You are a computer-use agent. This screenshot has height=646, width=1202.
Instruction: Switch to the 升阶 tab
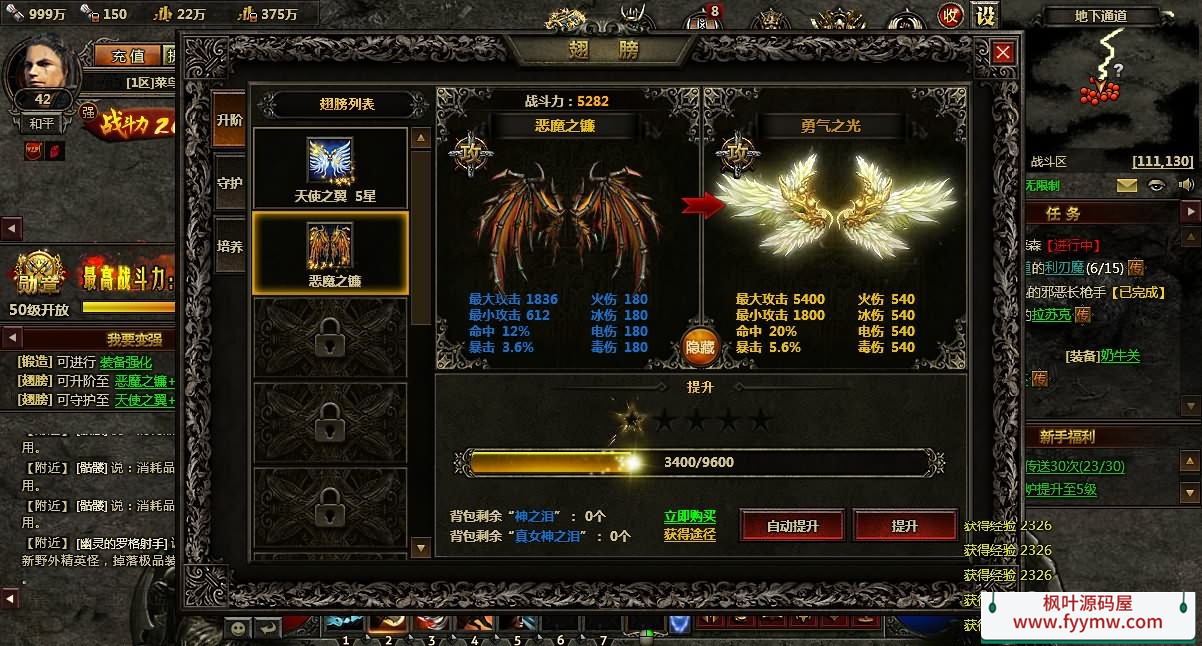(229, 119)
